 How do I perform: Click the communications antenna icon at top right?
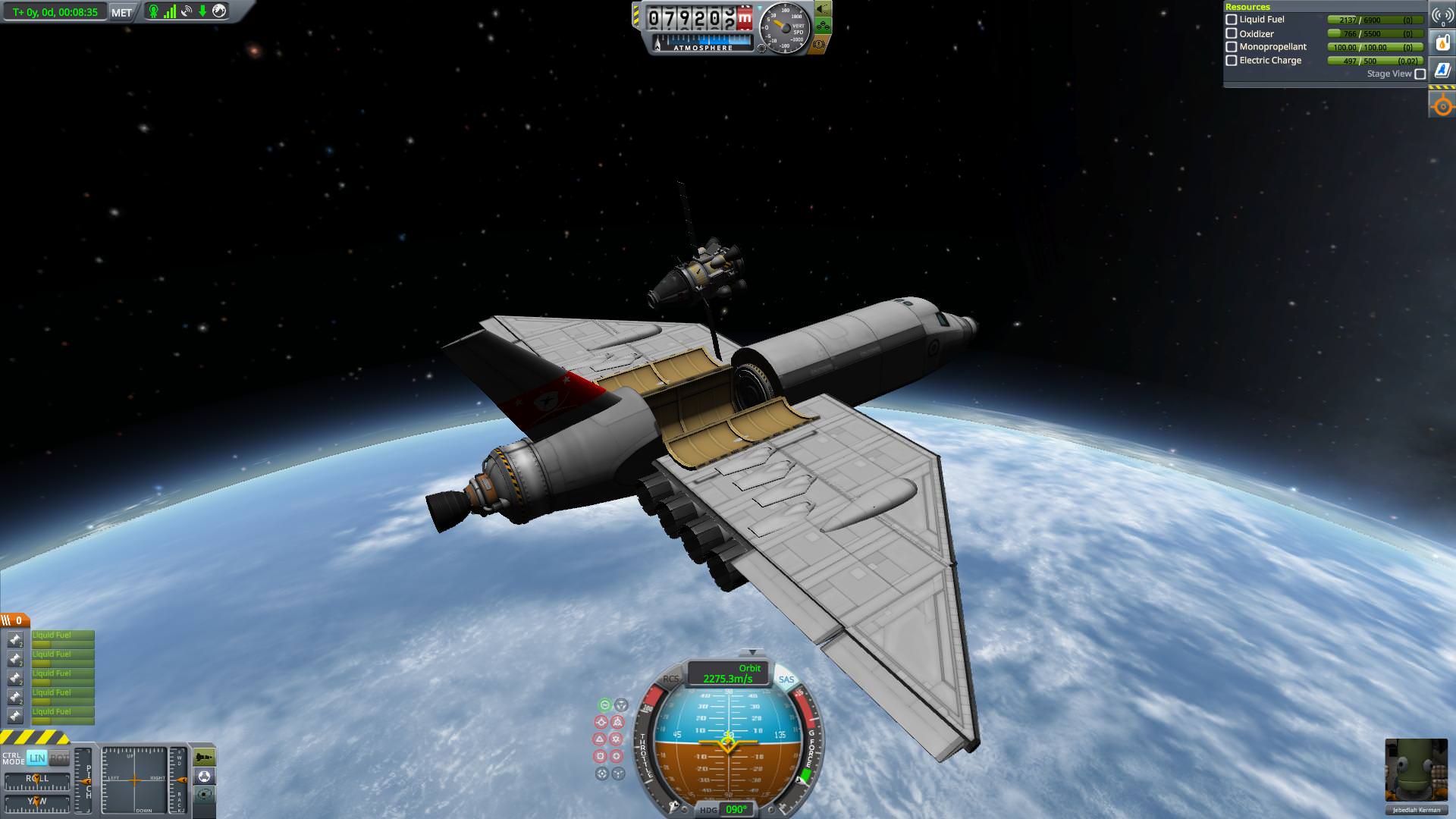click(x=1442, y=15)
